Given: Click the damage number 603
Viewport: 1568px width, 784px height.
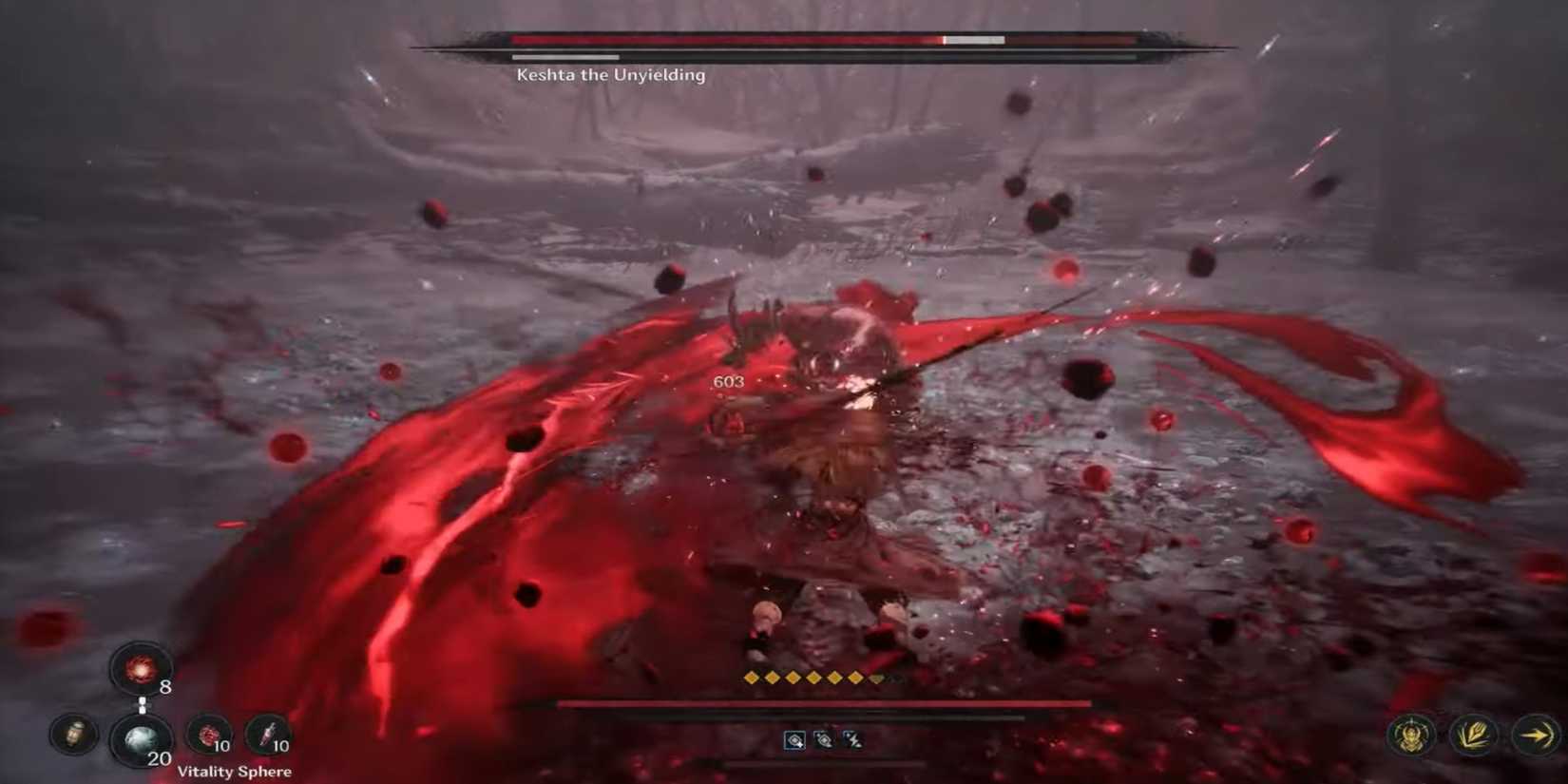Looking at the screenshot, I should (729, 381).
